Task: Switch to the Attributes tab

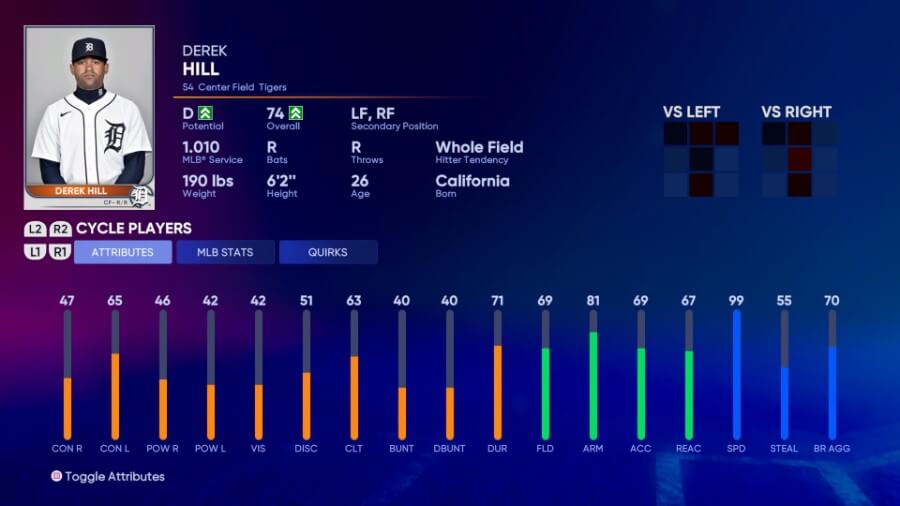Action: 123,252
